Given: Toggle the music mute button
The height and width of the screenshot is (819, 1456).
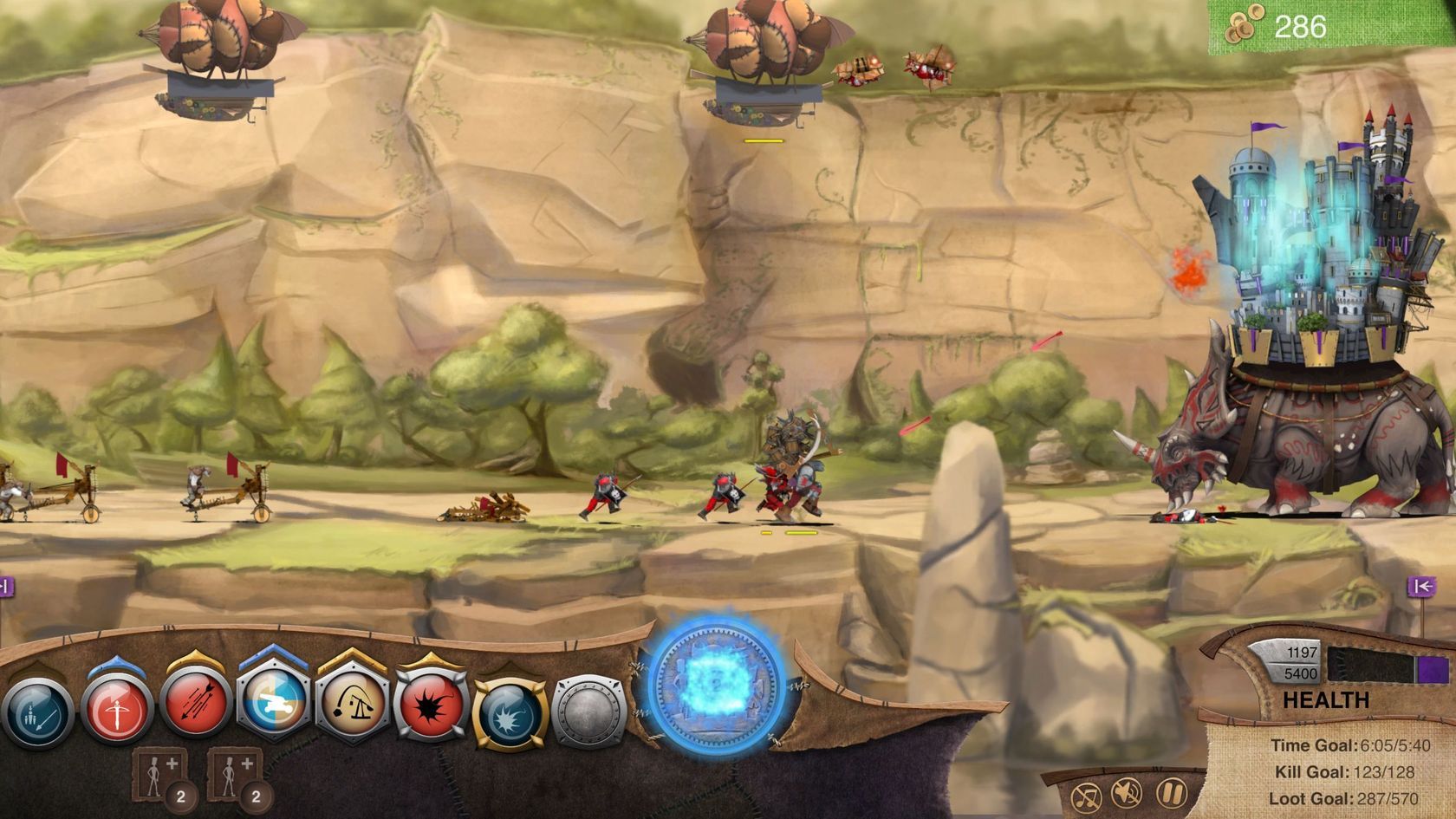Looking at the screenshot, I should click(1087, 796).
